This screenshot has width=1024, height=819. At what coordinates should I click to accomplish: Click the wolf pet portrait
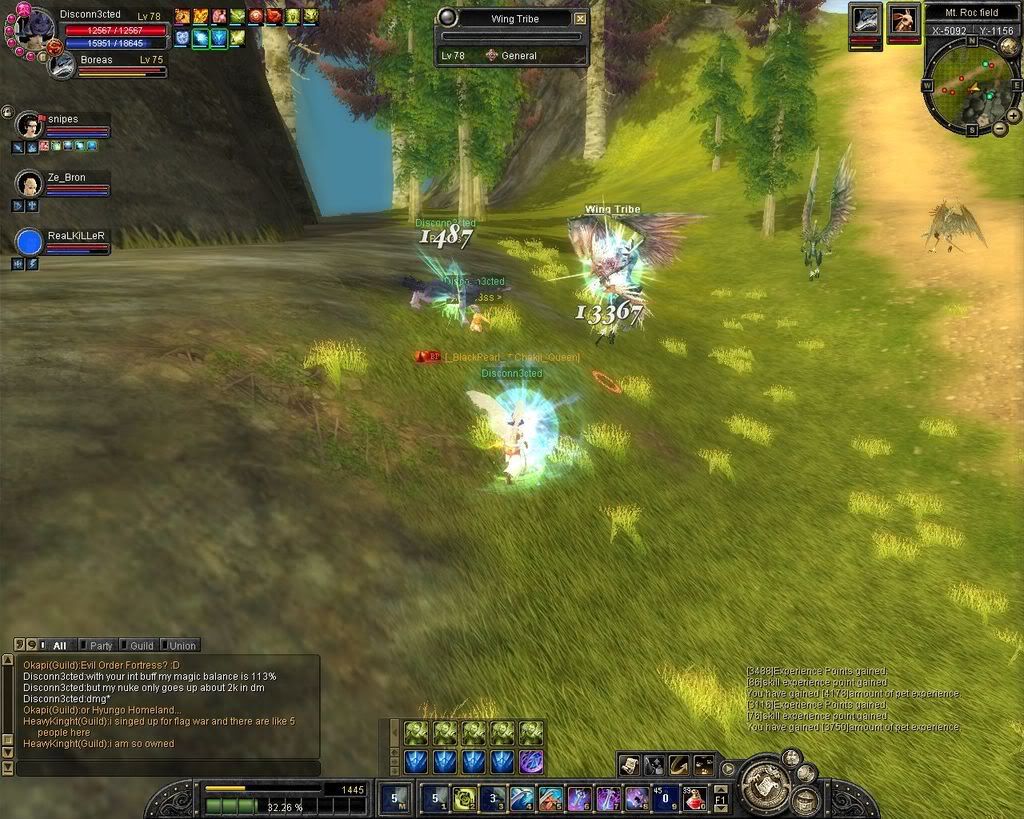(x=865, y=19)
